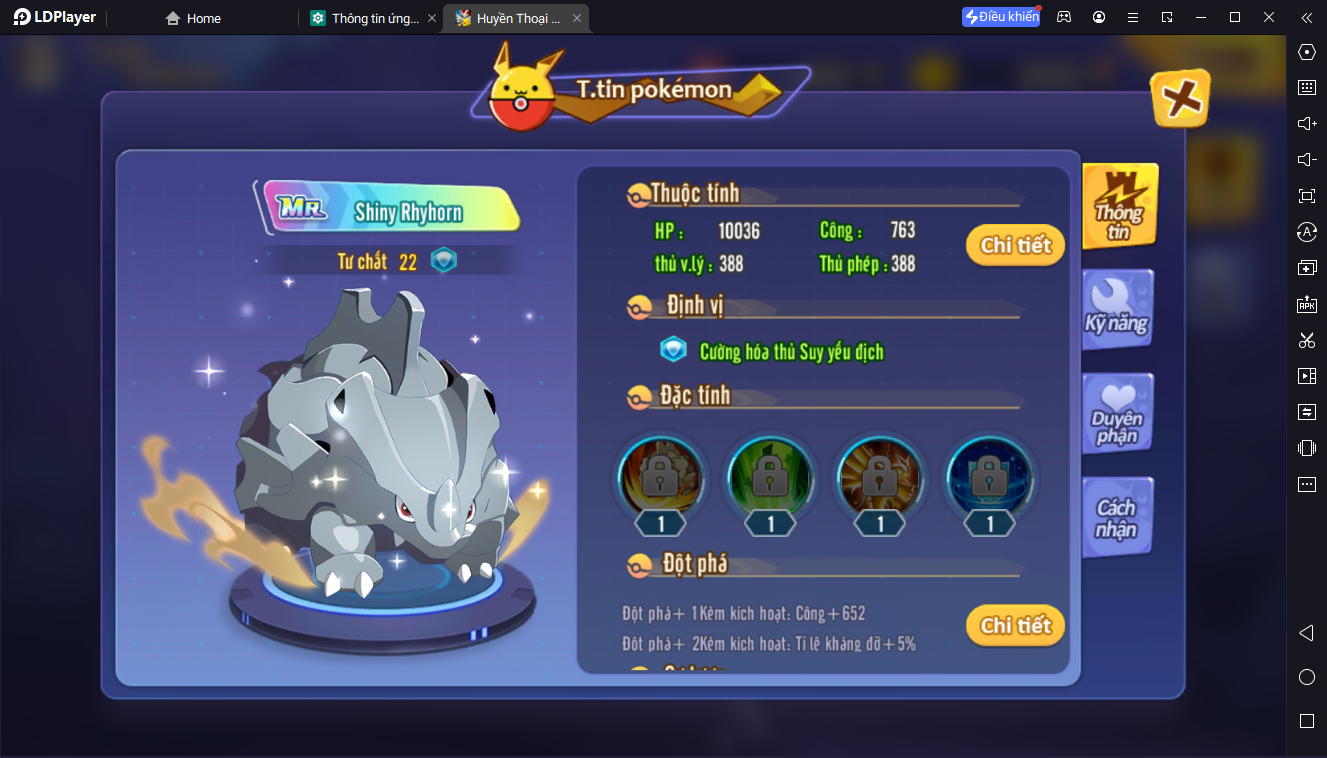Viewport: 1327px width, 758px height.
Task: Select the Tư chất diamond gem icon
Action: pos(443,259)
